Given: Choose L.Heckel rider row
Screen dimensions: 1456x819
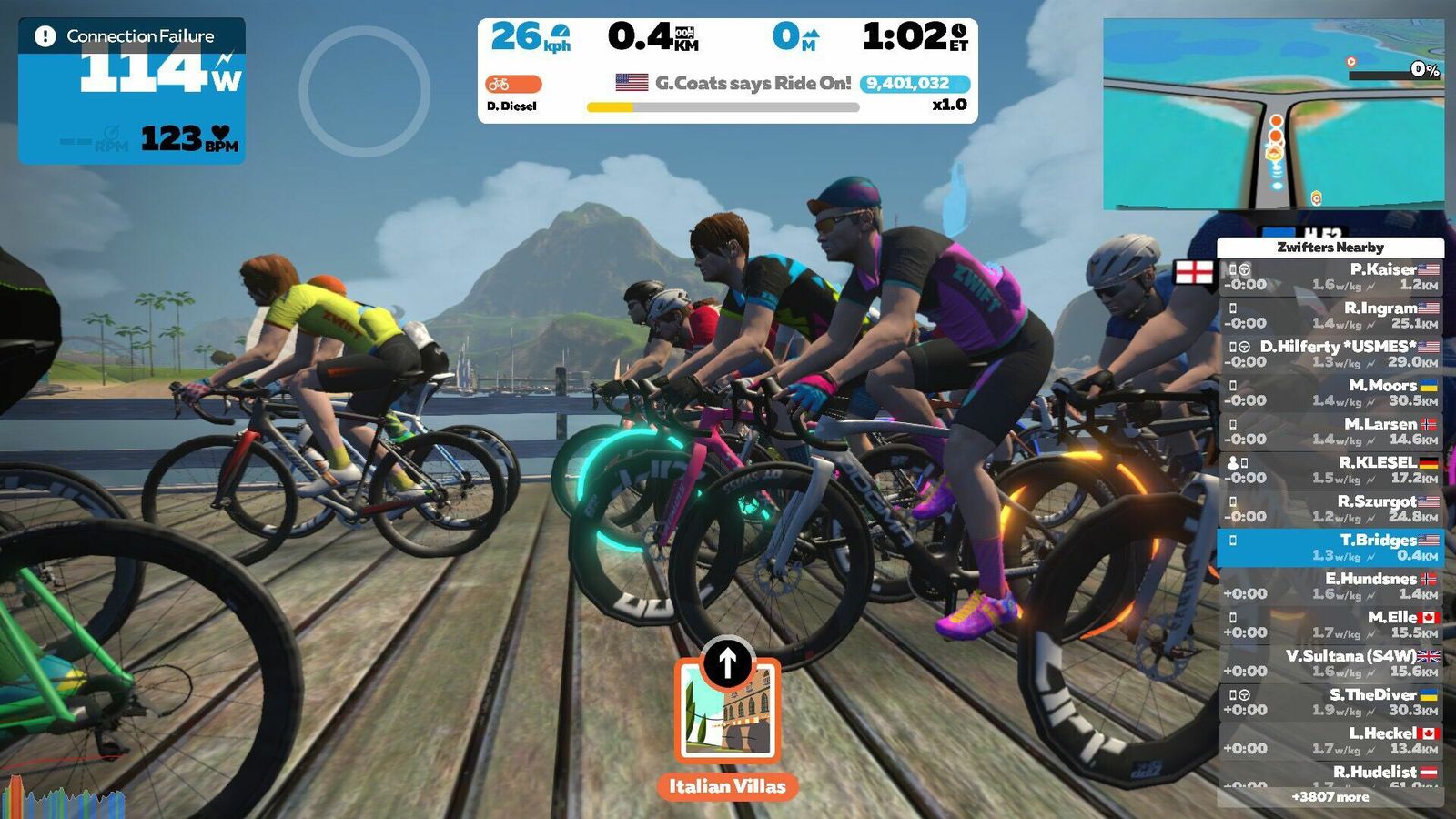Looking at the screenshot, I should pos(1330,741).
